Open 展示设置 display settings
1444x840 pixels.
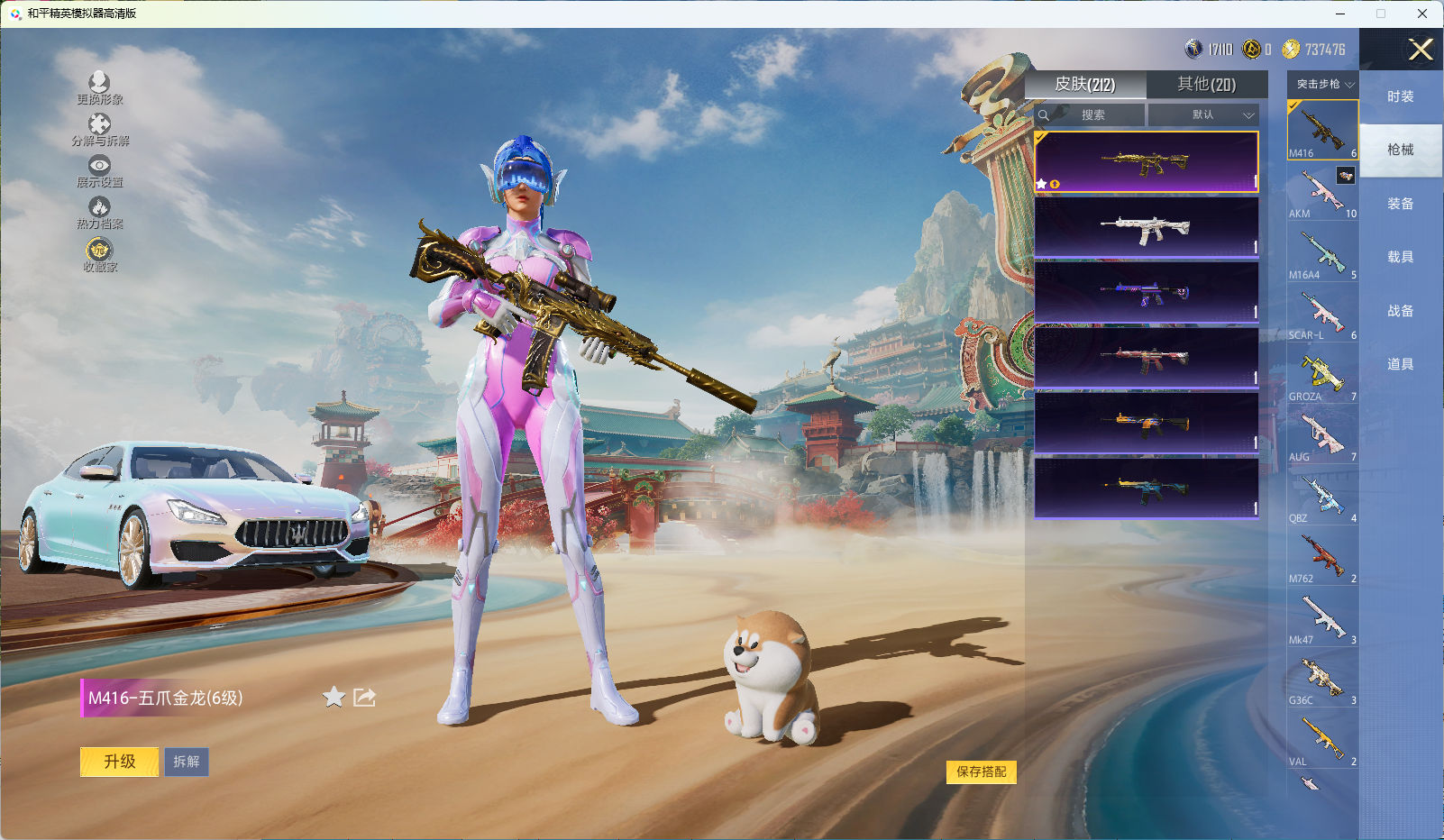point(99,171)
